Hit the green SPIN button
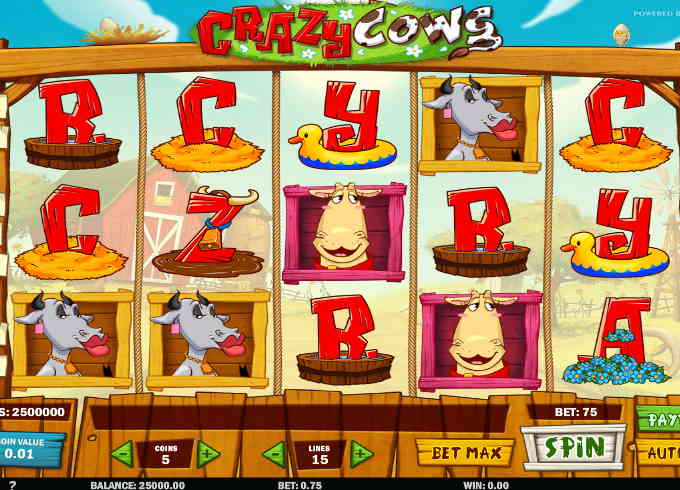The width and height of the screenshot is (680, 490). (x=573, y=446)
